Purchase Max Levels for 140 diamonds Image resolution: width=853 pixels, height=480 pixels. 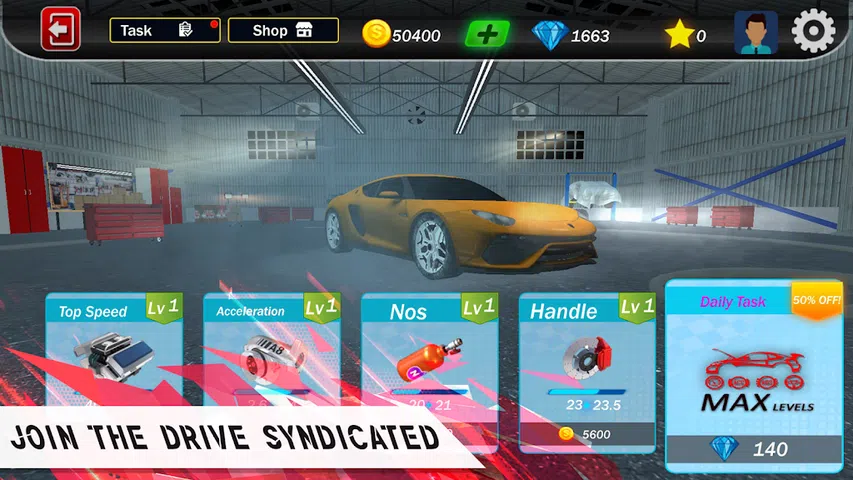pos(755,450)
